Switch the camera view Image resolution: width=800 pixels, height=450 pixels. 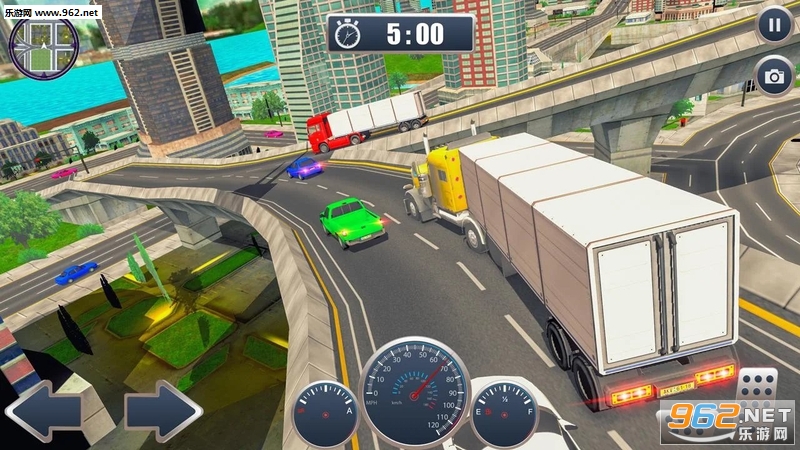[x=774, y=76]
